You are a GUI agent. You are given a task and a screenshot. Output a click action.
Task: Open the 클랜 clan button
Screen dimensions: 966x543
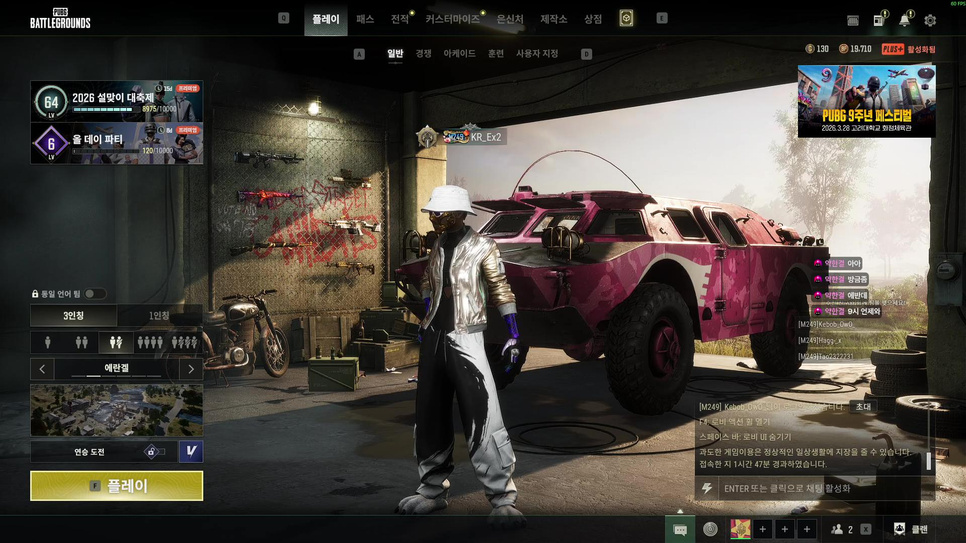point(909,529)
